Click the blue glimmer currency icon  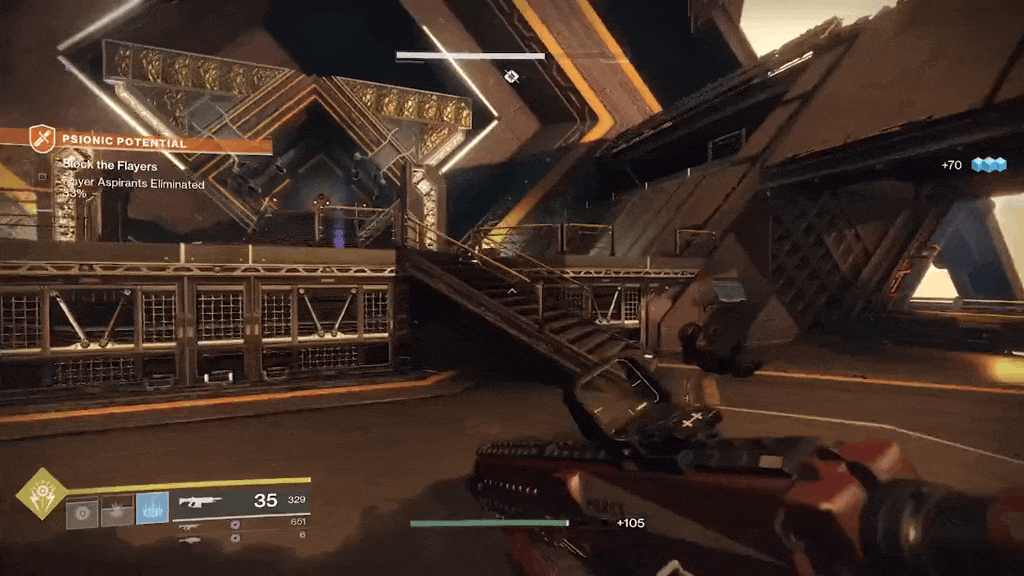[x=988, y=164]
